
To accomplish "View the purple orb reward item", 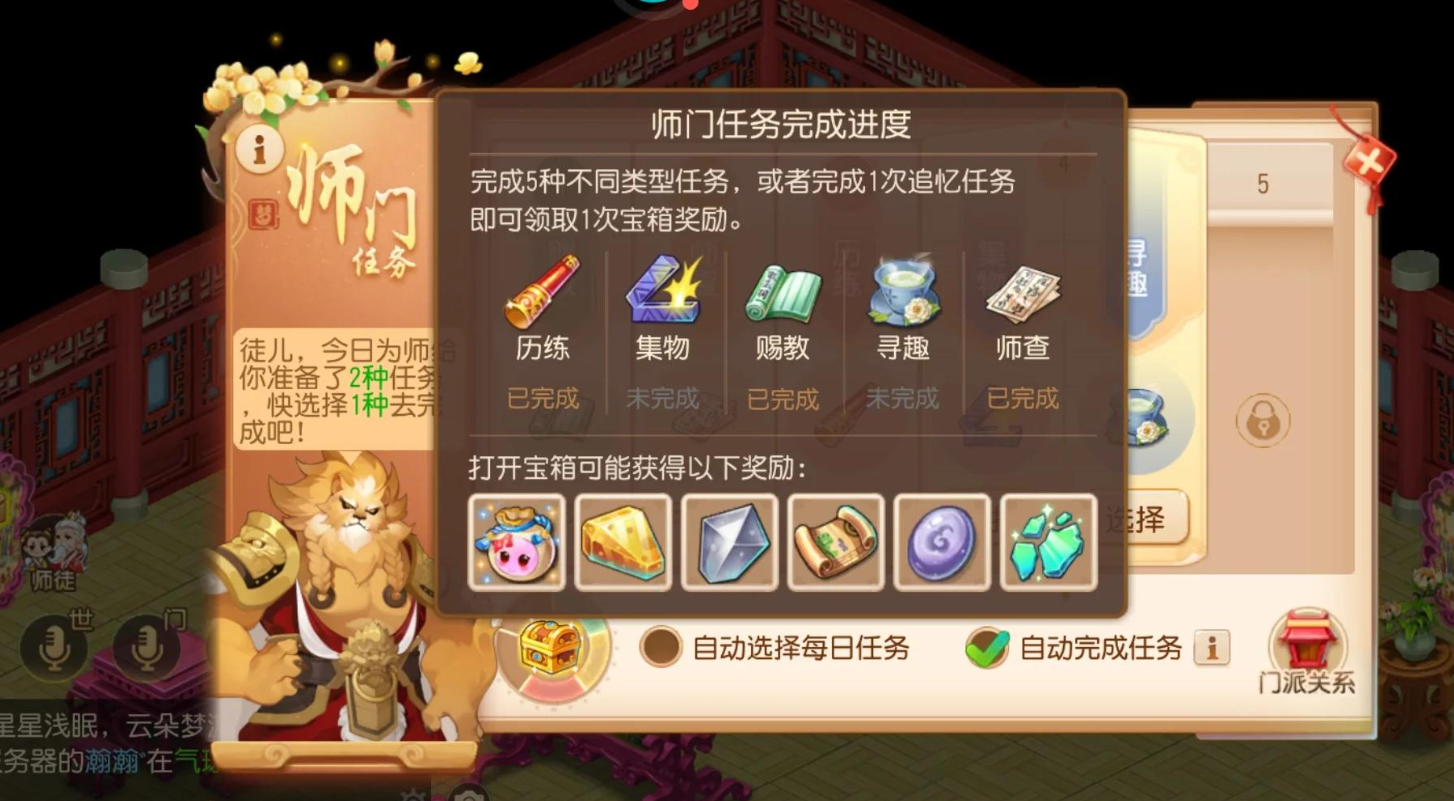I will tap(941, 541).
